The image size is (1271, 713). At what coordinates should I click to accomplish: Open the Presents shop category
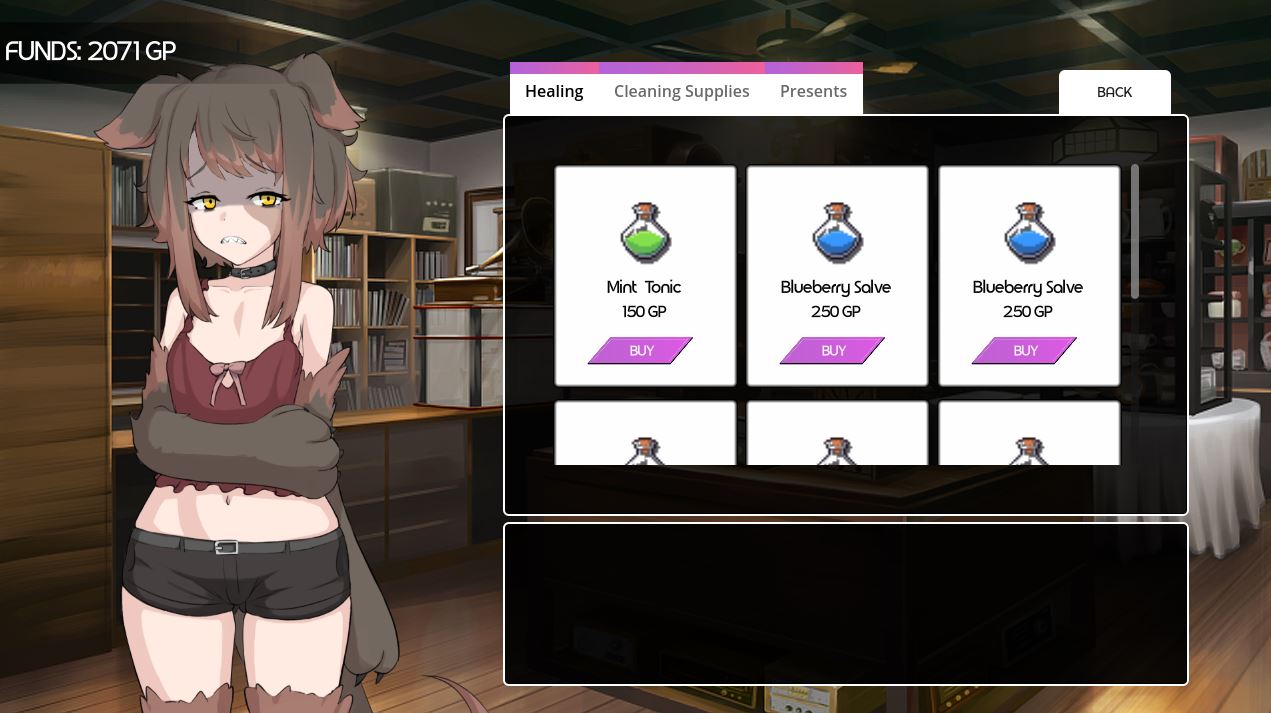coord(813,91)
